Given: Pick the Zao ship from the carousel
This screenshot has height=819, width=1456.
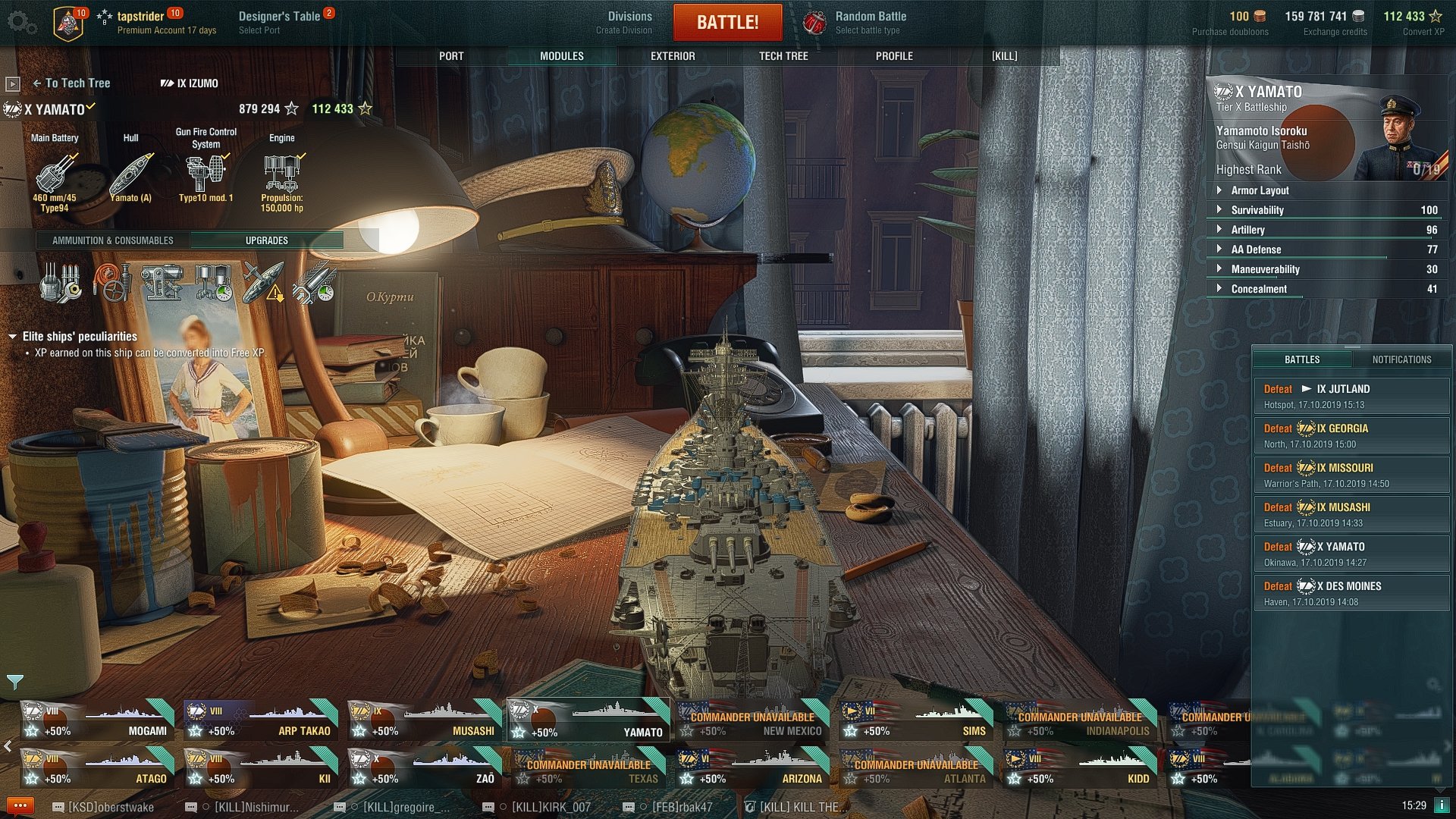Looking at the screenshot, I should pos(424,768).
